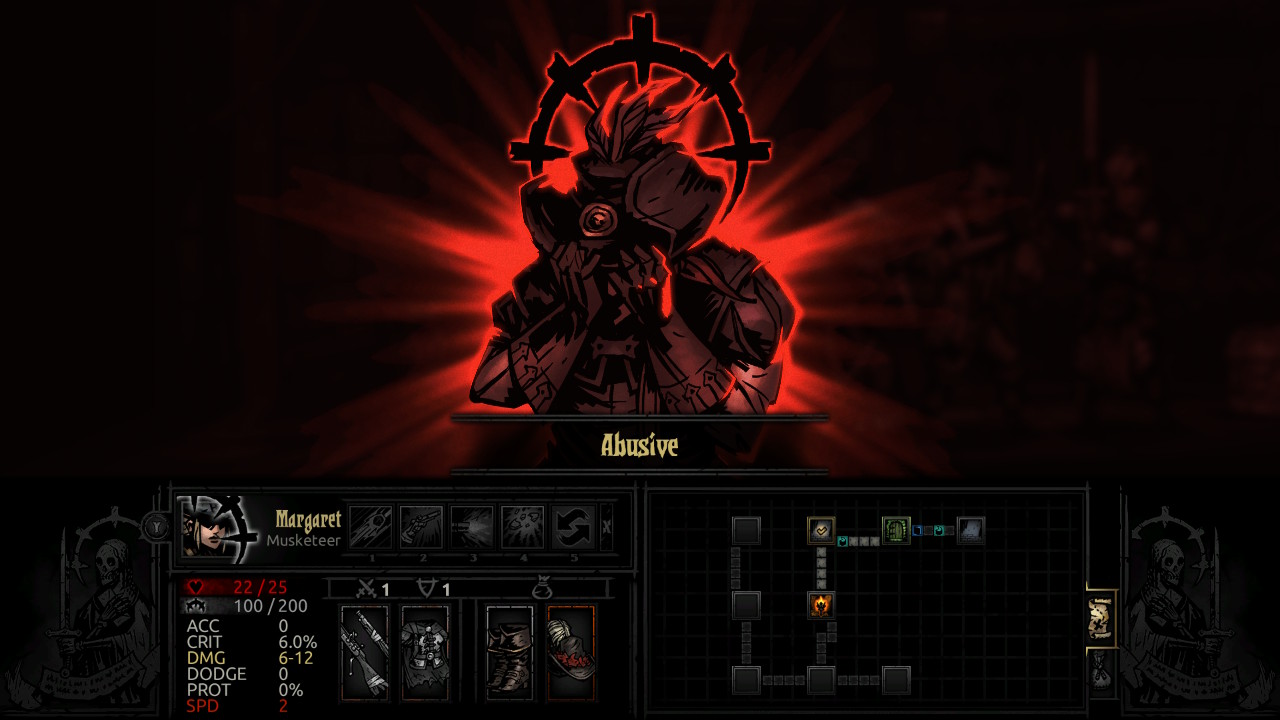Open the supplies bag tab below the map scroll

tap(1100, 667)
